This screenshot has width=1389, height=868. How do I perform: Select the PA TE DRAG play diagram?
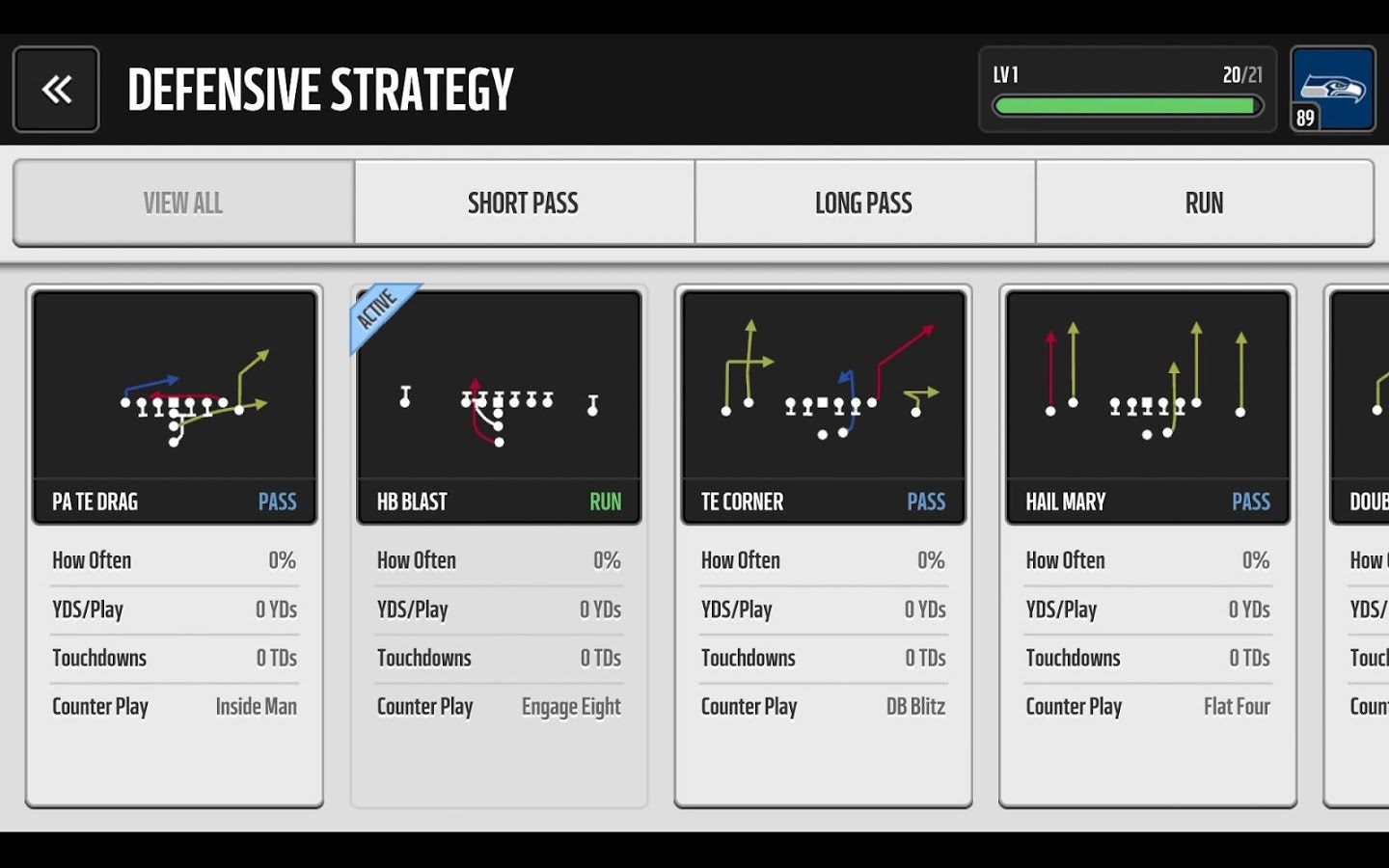coord(174,386)
